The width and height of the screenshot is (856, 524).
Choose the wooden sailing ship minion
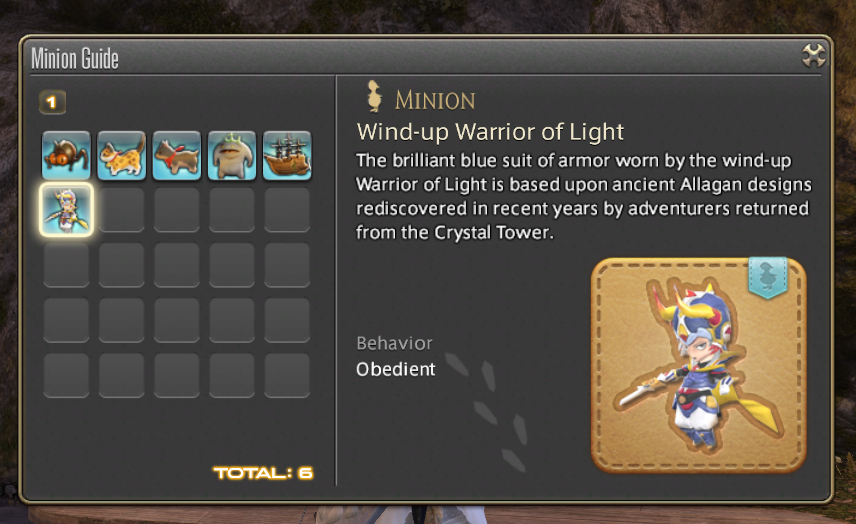click(x=287, y=155)
